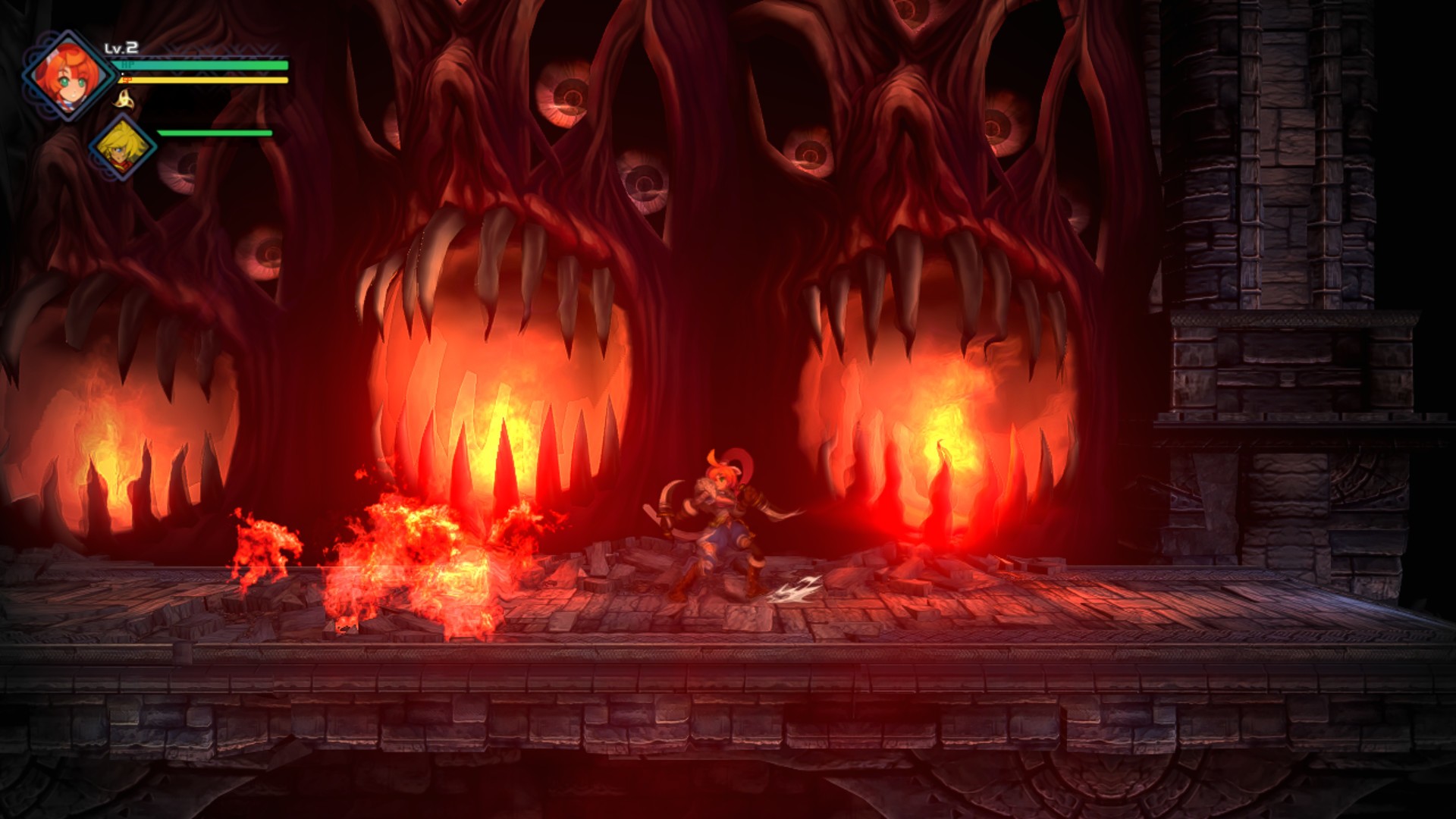Click the SP label on the yellow bar
This screenshot has height=819, width=1456.
click(129, 80)
